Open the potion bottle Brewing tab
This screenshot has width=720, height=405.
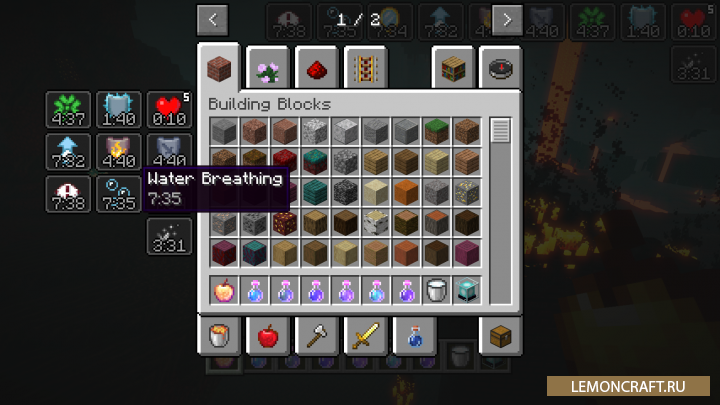pyautogui.click(x=414, y=336)
